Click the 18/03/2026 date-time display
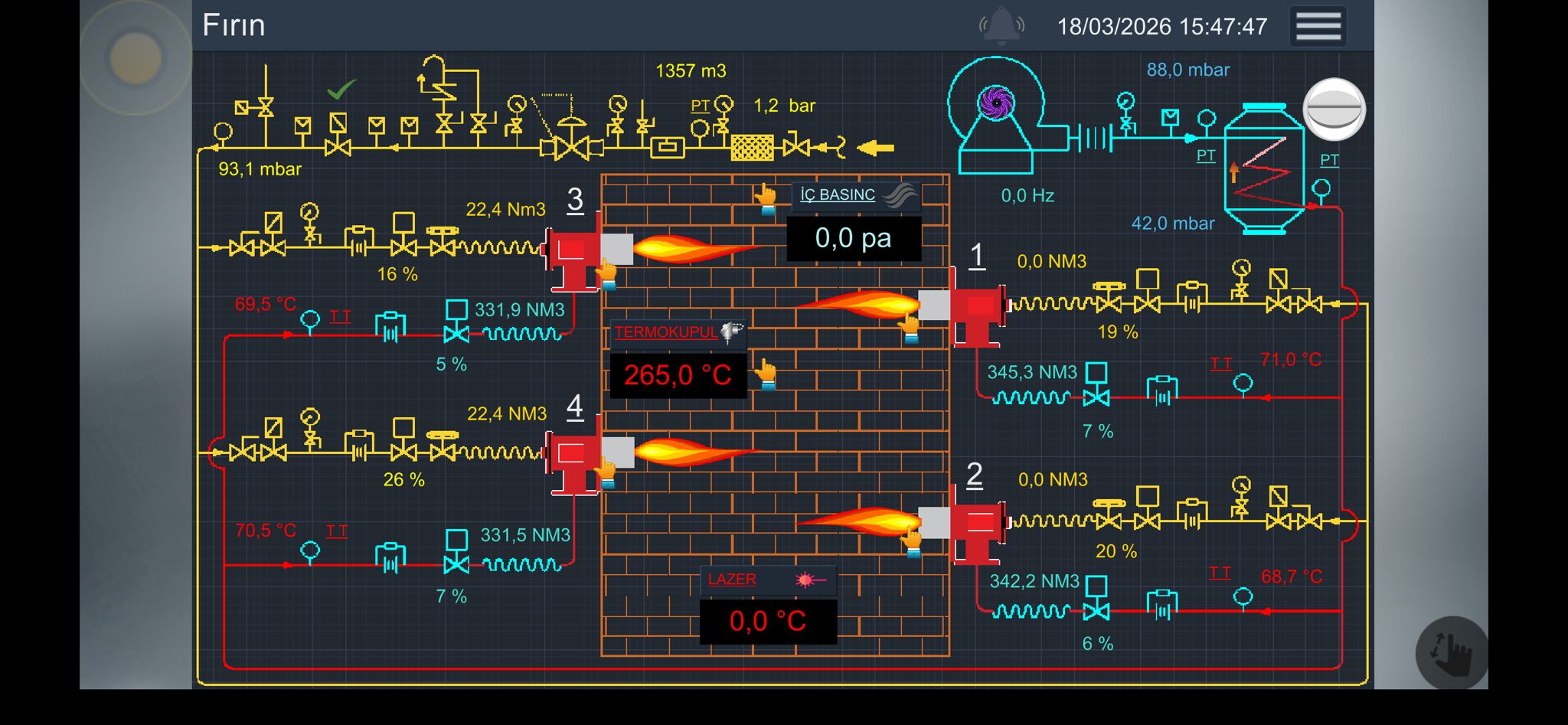The image size is (1568, 725). coord(1162,25)
